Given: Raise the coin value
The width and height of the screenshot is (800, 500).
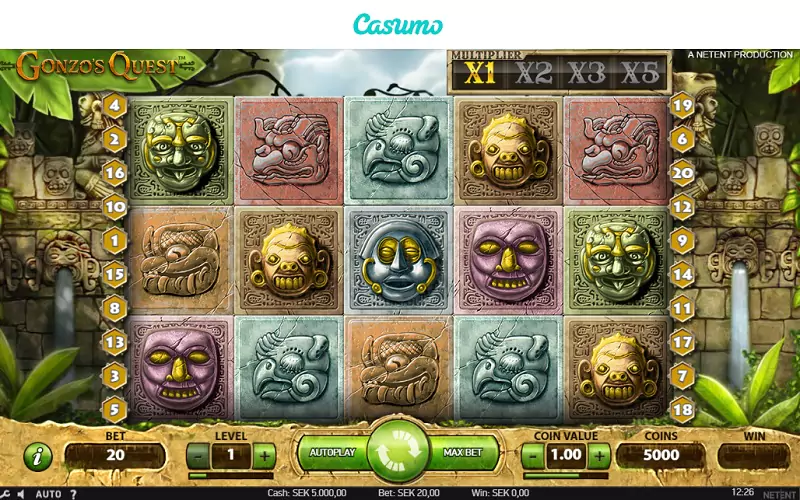Looking at the screenshot, I should tap(598, 456).
